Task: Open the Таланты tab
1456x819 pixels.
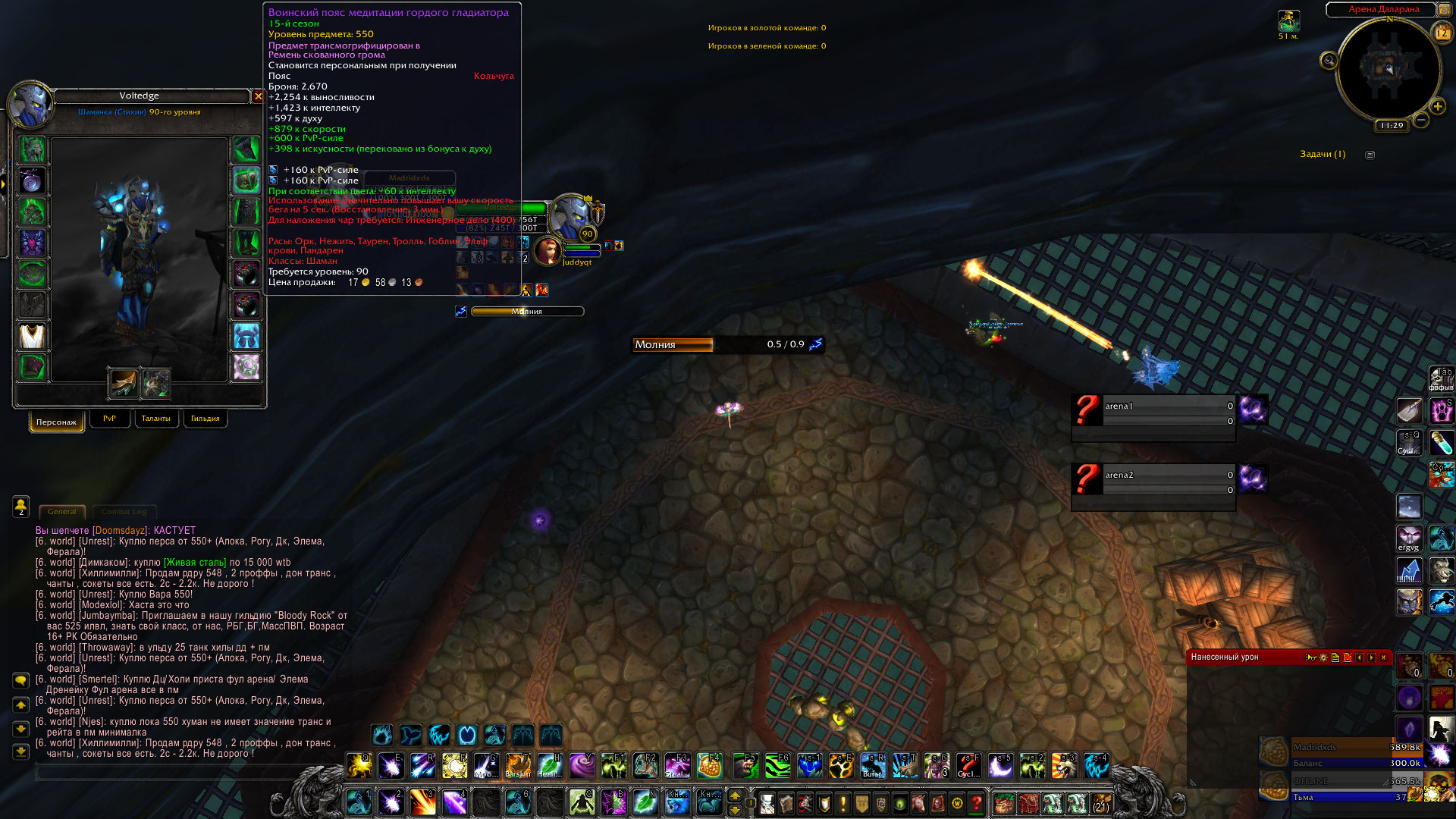Action: pyautogui.click(x=155, y=419)
